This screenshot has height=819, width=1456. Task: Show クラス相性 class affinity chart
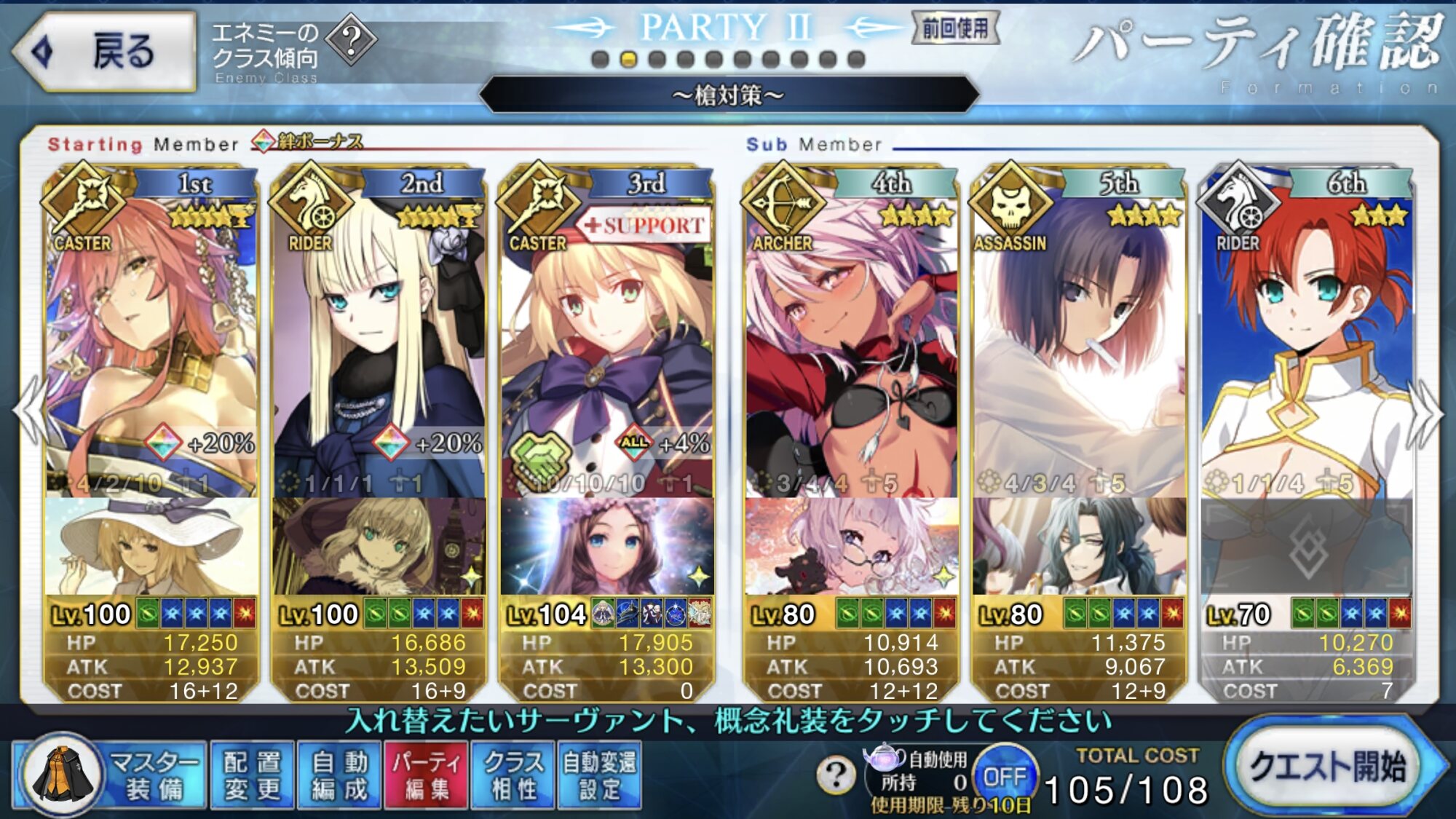click(x=513, y=775)
